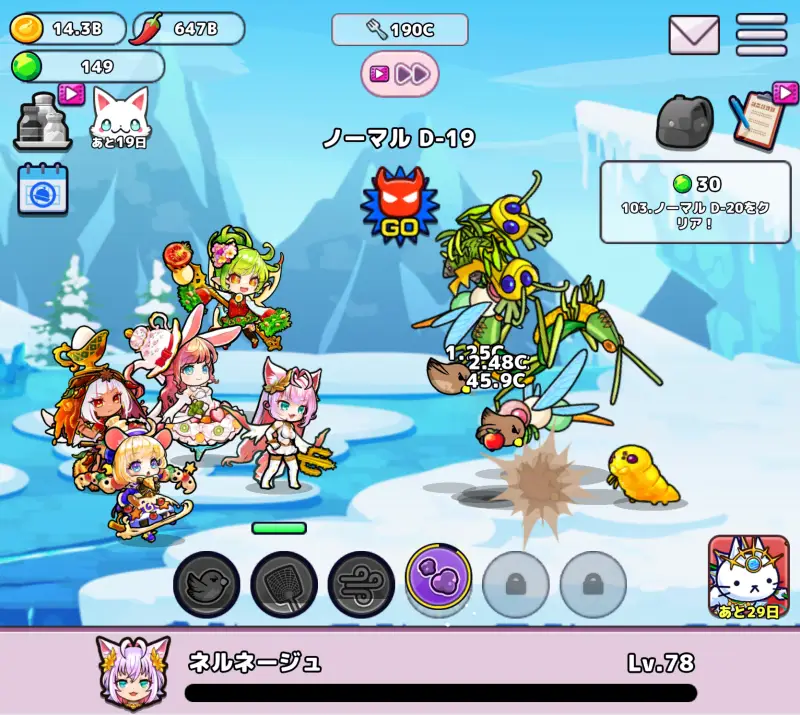
Task: Activate the wind gust skill
Action: (361, 584)
